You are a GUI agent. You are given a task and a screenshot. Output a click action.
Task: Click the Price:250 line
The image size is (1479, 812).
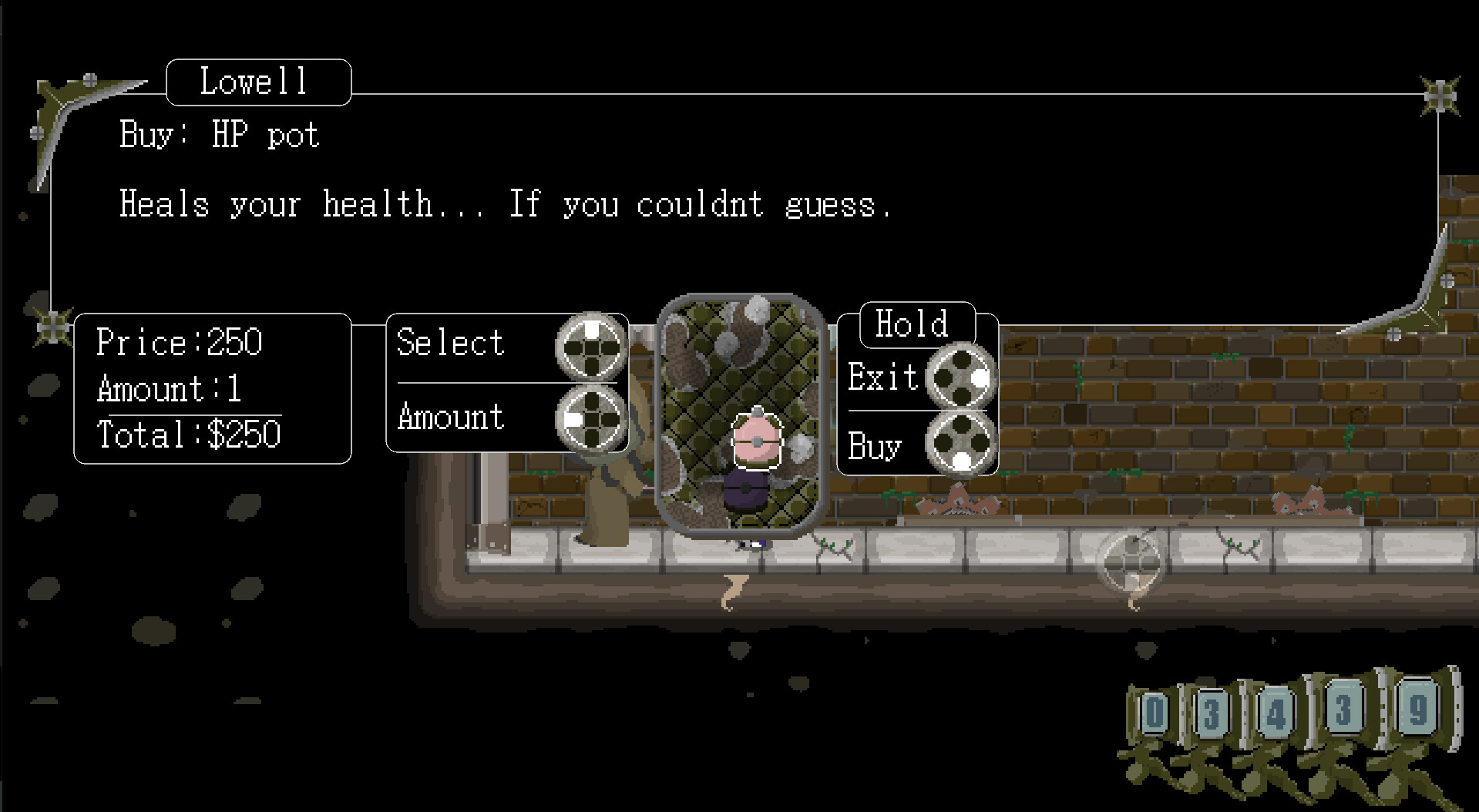(x=180, y=341)
